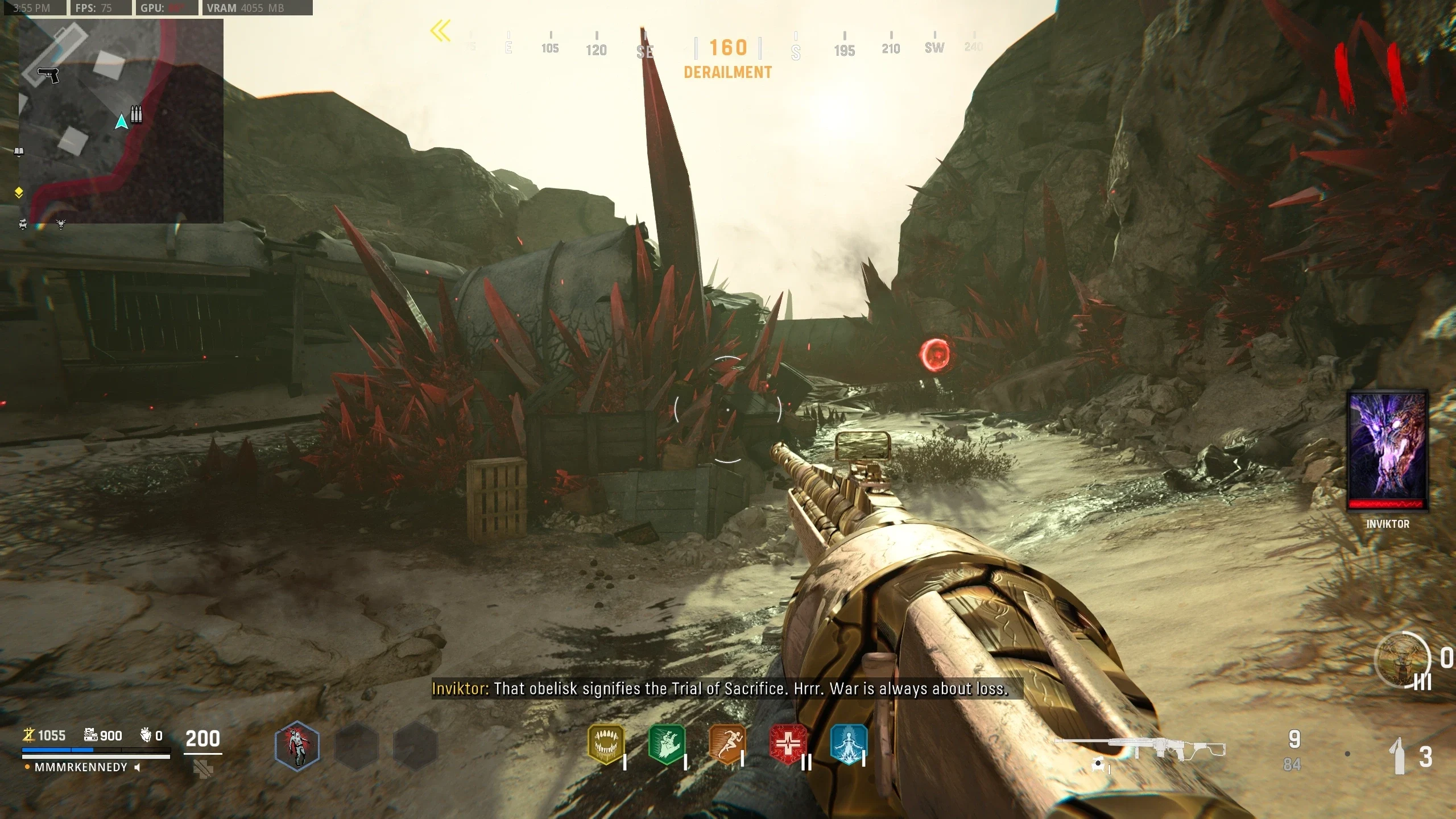The width and height of the screenshot is (1456, 819).
Task: Click the FPS counter overlay
Action: [94, 8]
